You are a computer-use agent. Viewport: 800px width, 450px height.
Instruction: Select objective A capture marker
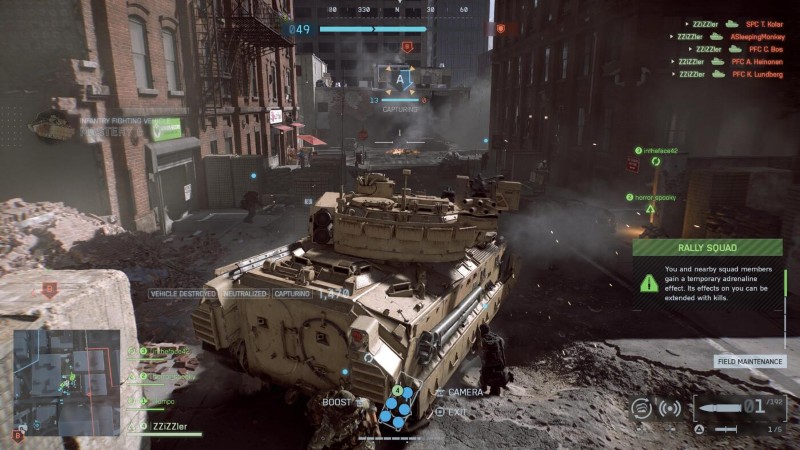click(402, 78)
